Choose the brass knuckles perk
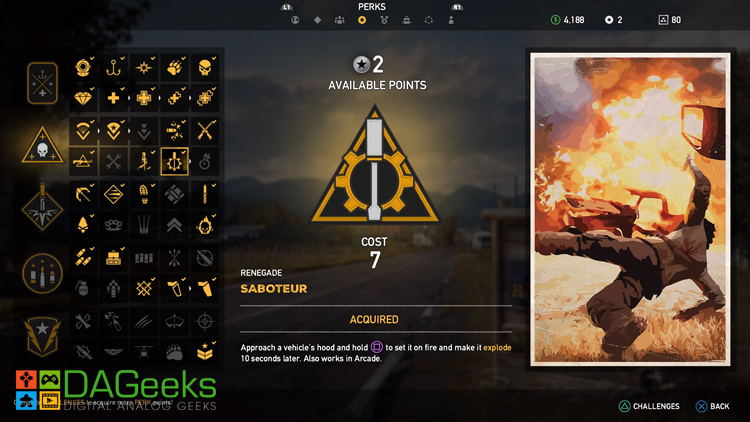 115,223
